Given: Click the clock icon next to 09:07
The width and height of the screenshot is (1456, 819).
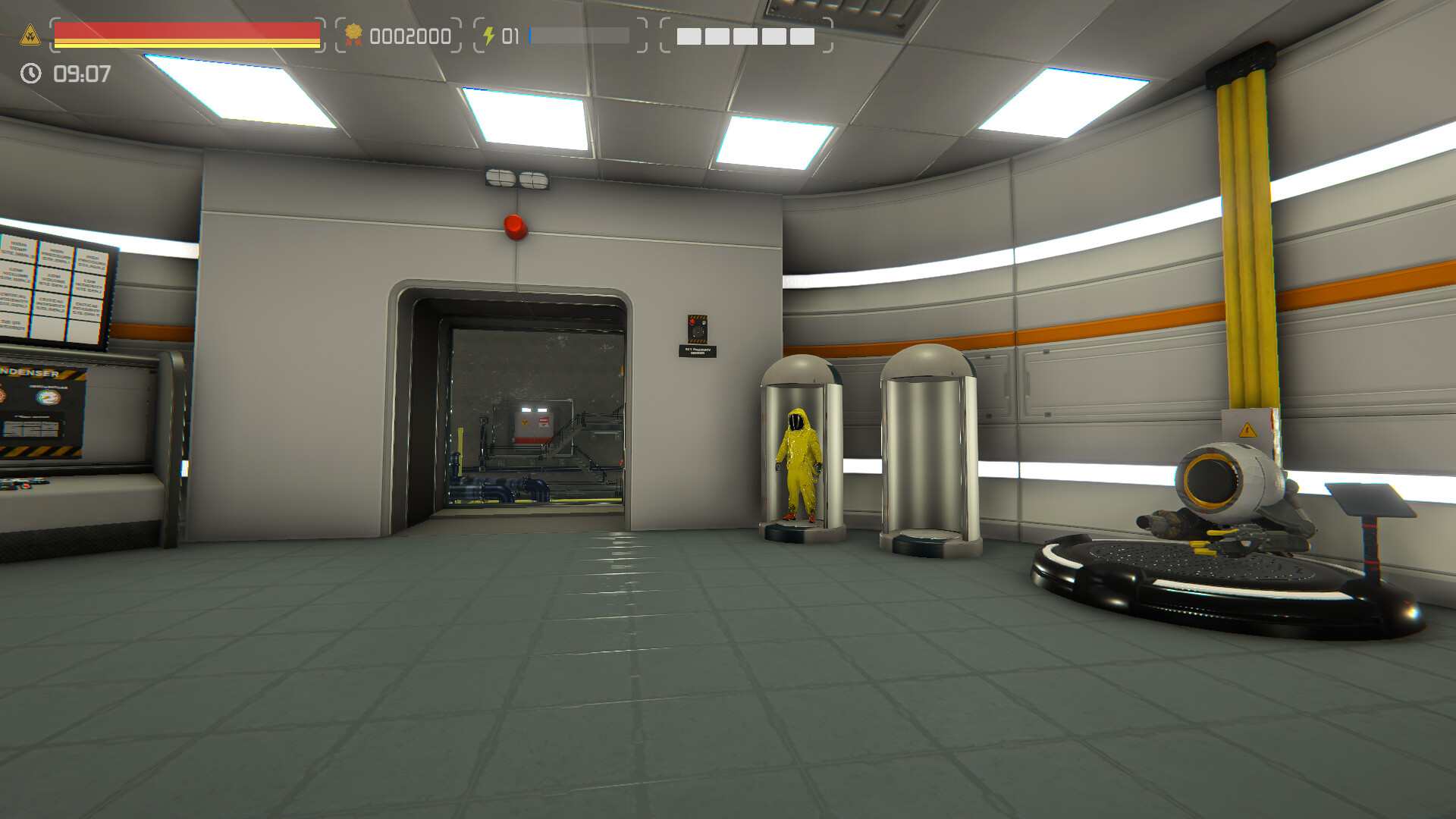Looking at the screenshot, I should (x=30, y=74).
